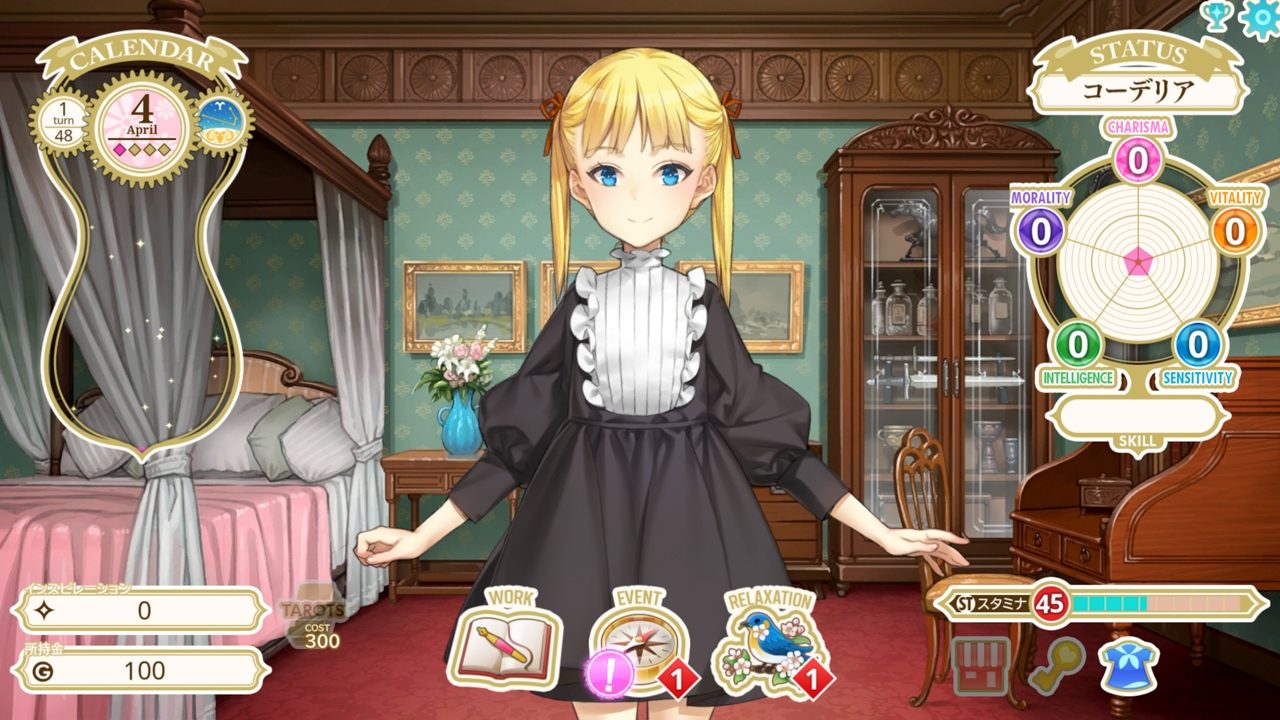This screenshot has width=1280, height=720.
Task: Select the CHARISMA stat badge
Action: [1136, 157]
